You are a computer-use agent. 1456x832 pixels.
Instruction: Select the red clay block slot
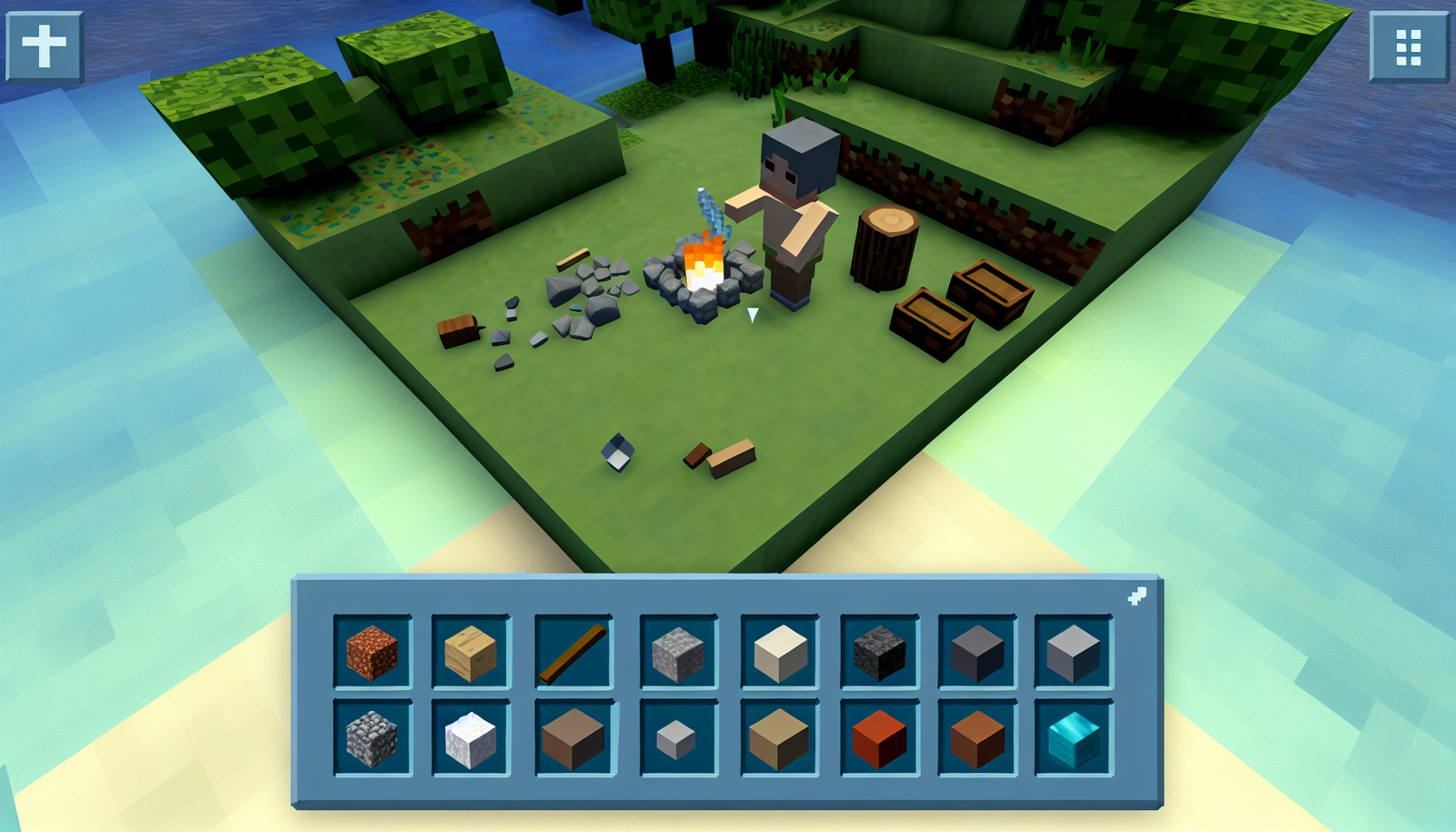[878, 739]
